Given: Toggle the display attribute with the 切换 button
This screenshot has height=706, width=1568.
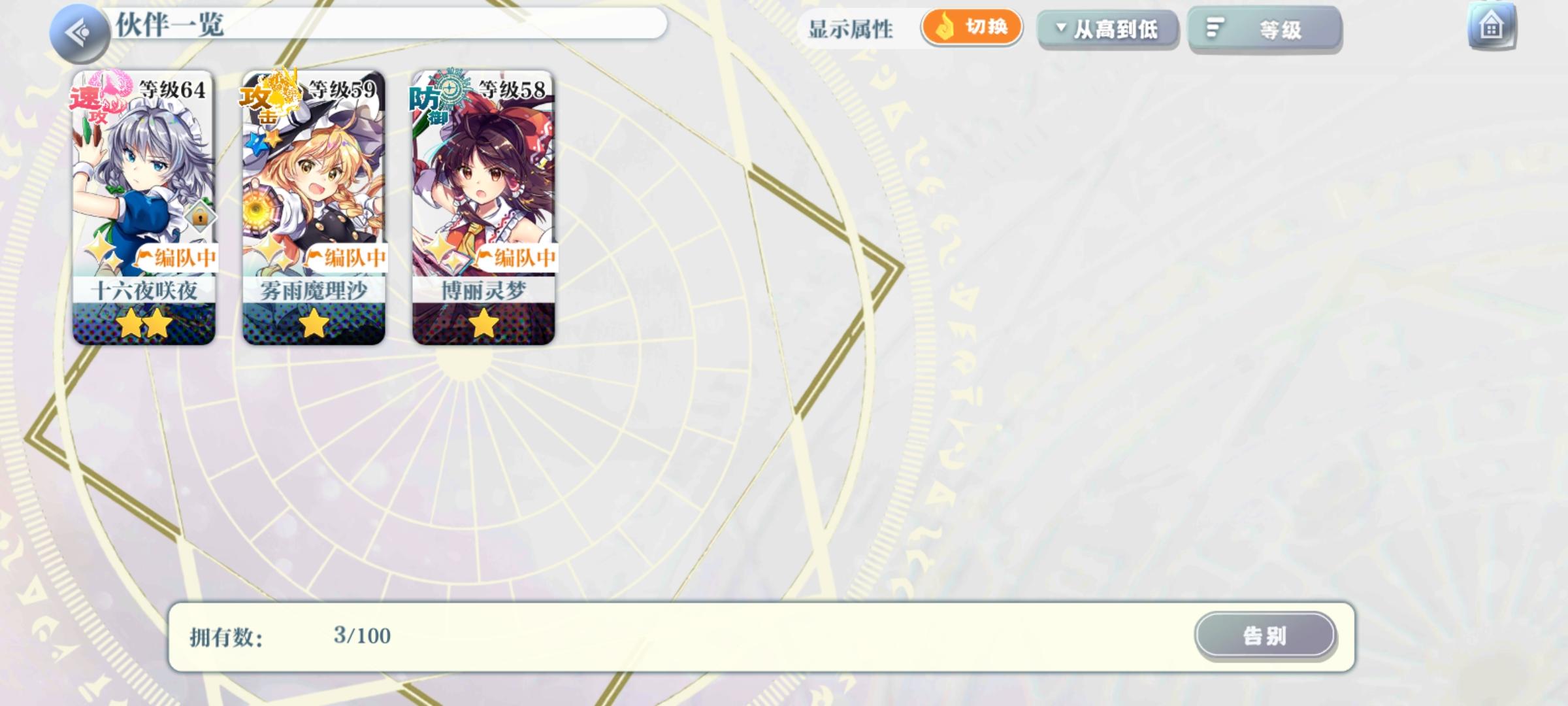Looking at the screenshot, I should (x=971, y=28).
